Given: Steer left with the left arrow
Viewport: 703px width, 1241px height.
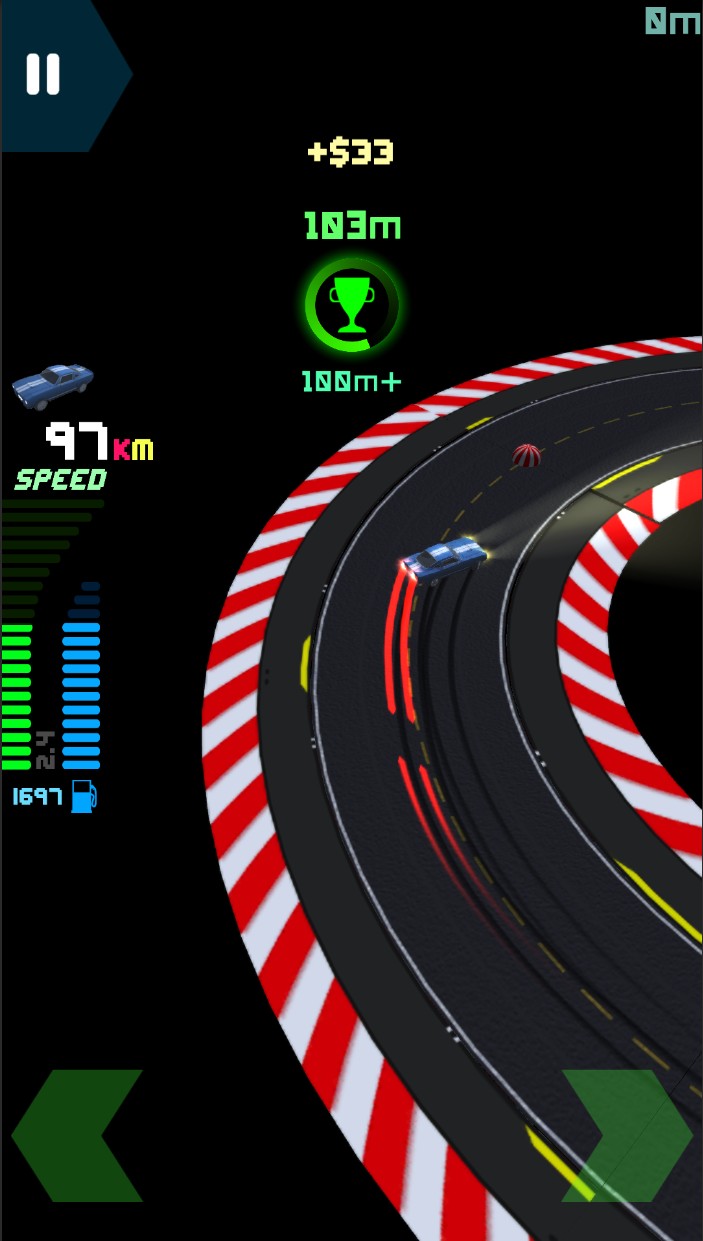Looking at the screenshot, I should click(77, 1135).
